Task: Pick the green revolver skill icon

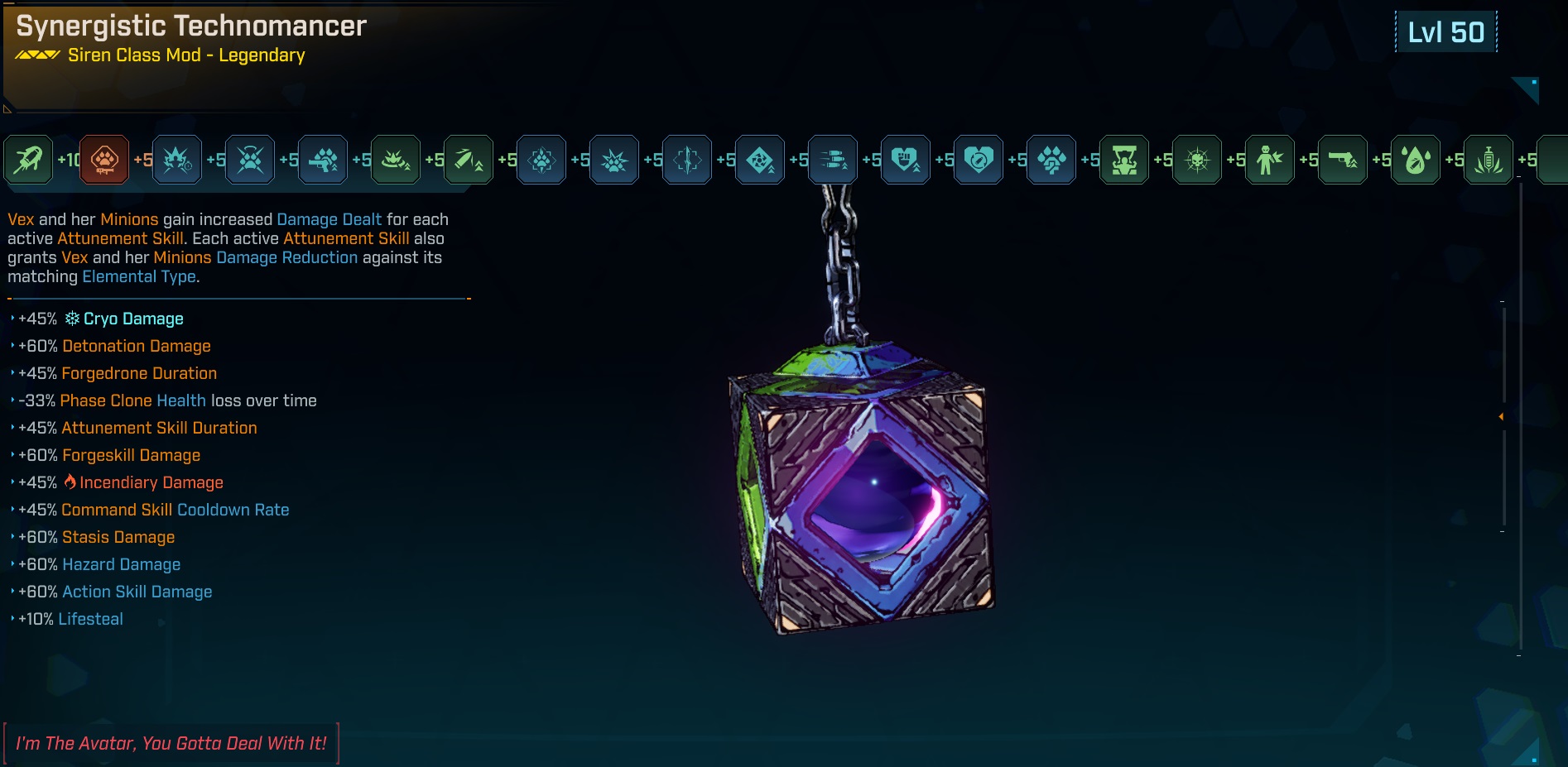Action: click(1343, 159)
